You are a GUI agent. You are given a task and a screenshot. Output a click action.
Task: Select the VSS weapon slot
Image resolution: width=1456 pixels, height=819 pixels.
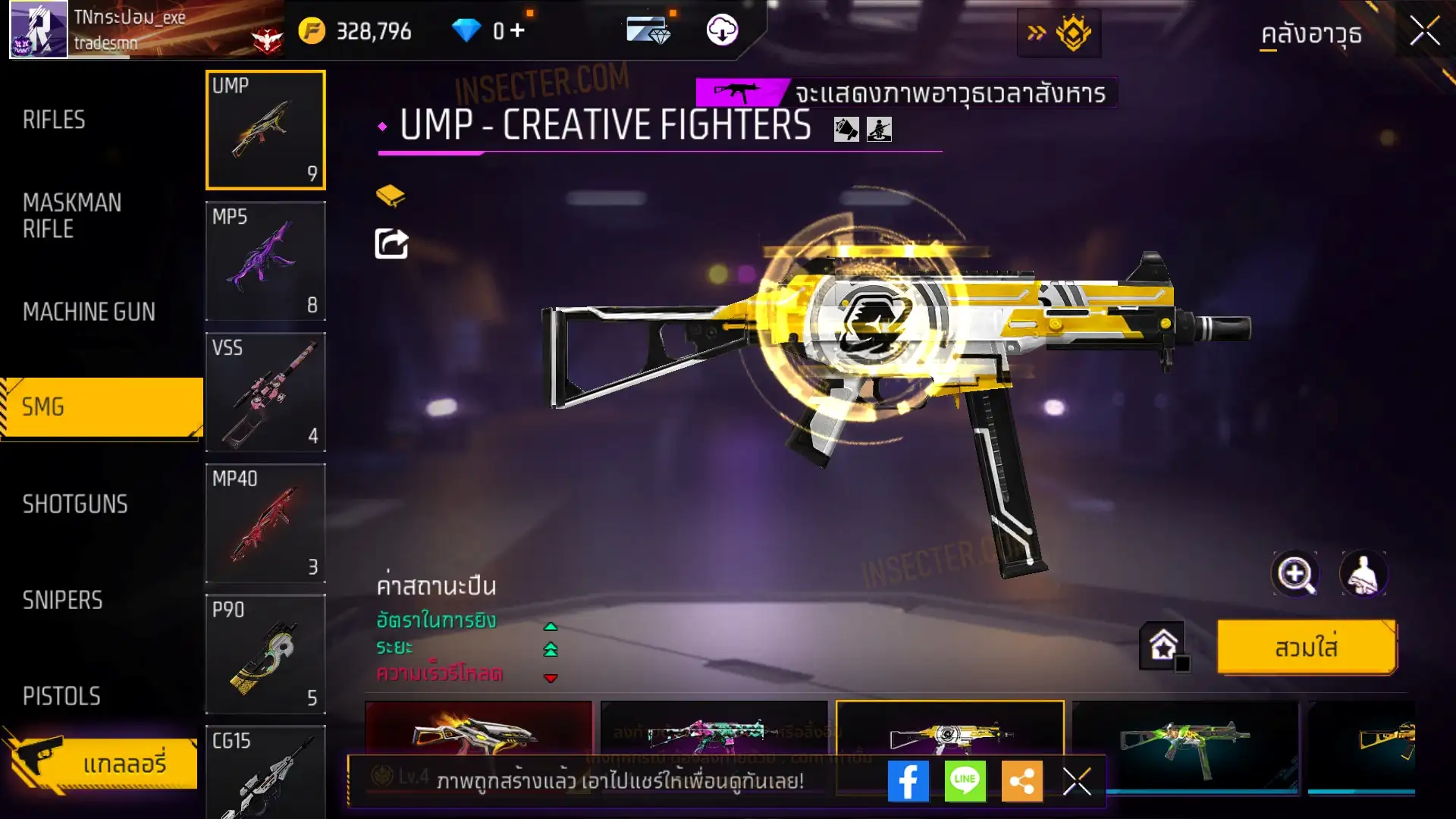(265, 392)
